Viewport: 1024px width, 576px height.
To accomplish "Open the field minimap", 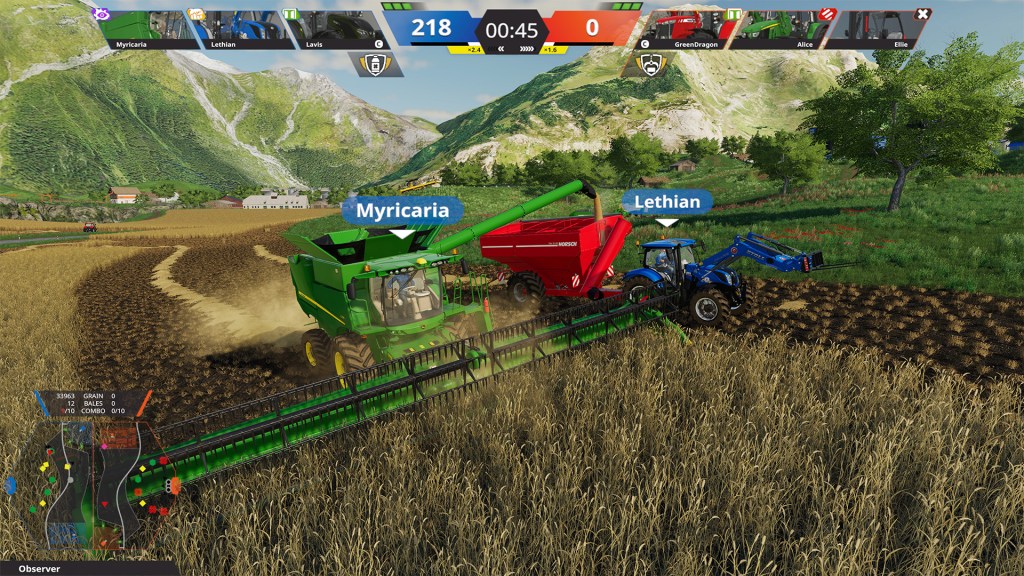I will point(92,482).
